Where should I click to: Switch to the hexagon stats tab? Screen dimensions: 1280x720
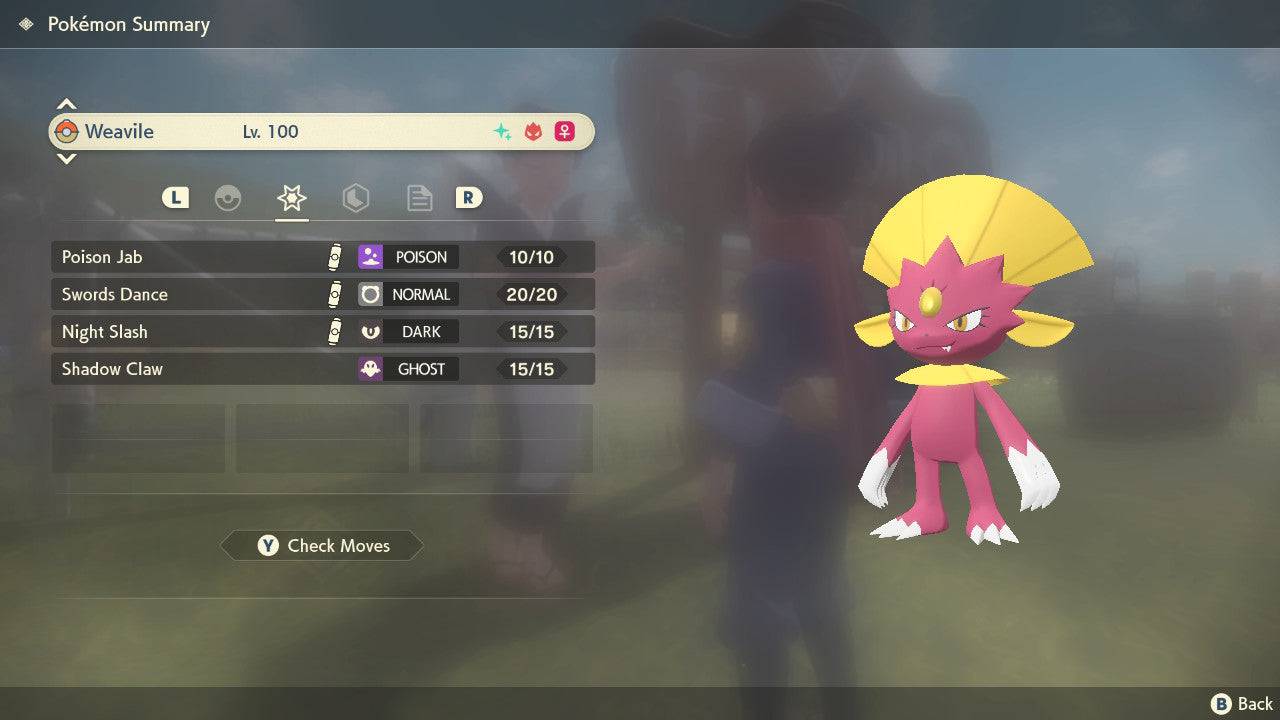click(x=355, y=198)
